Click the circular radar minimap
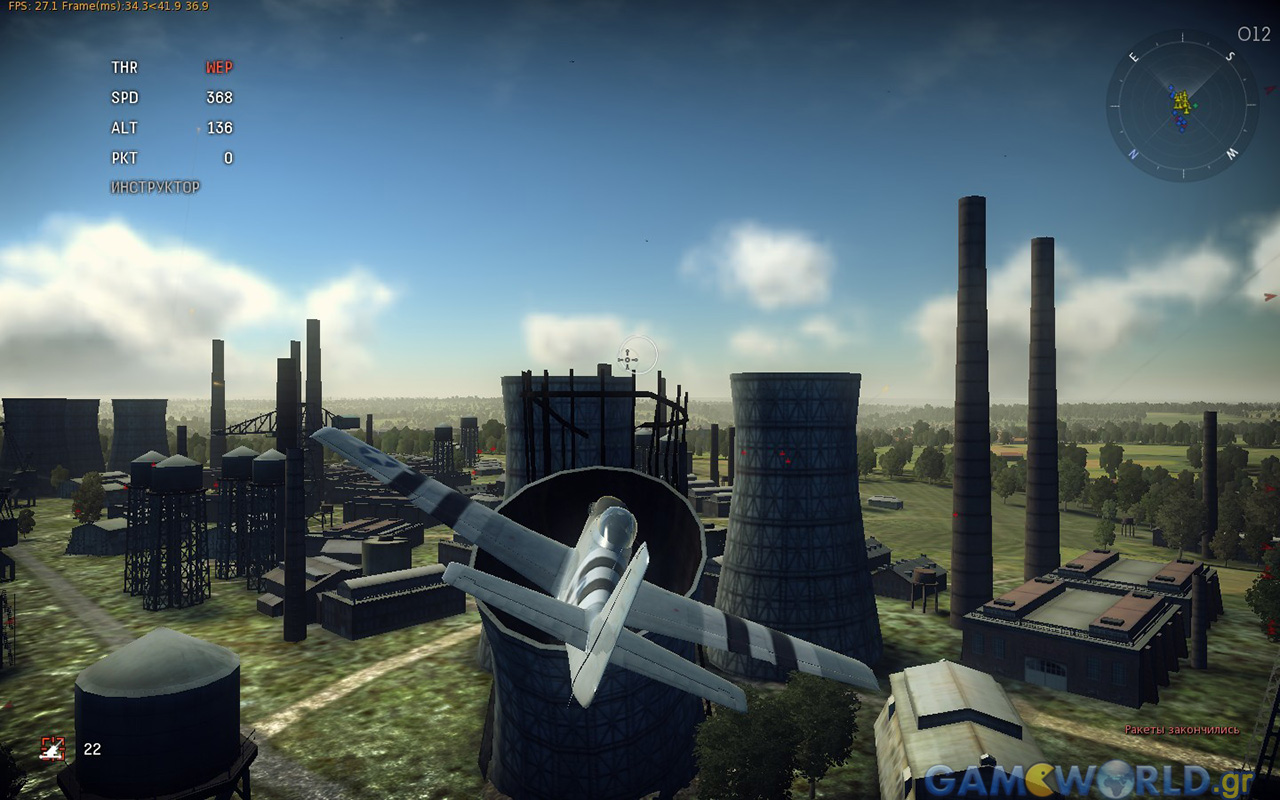 1183,105
